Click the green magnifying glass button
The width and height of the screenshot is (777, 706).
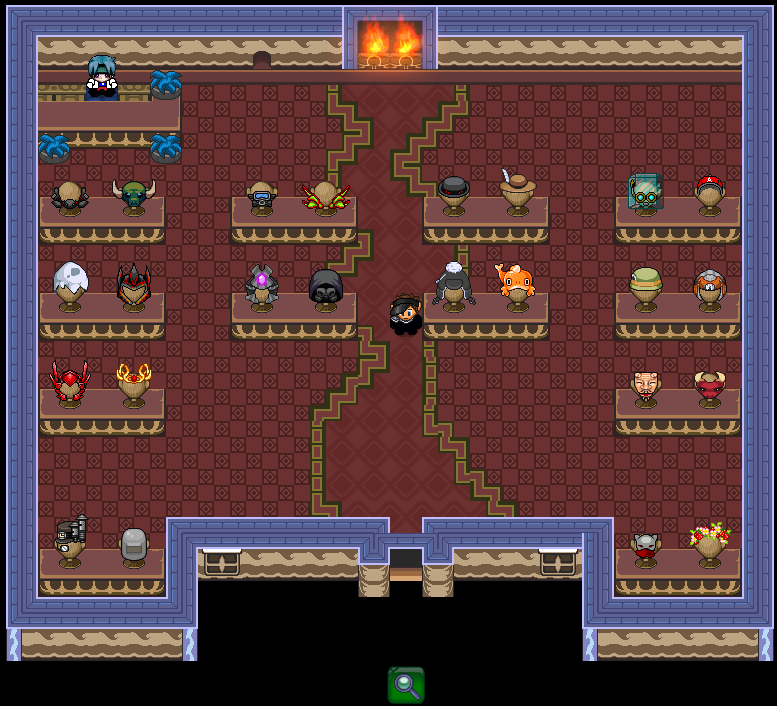[406, 684]
